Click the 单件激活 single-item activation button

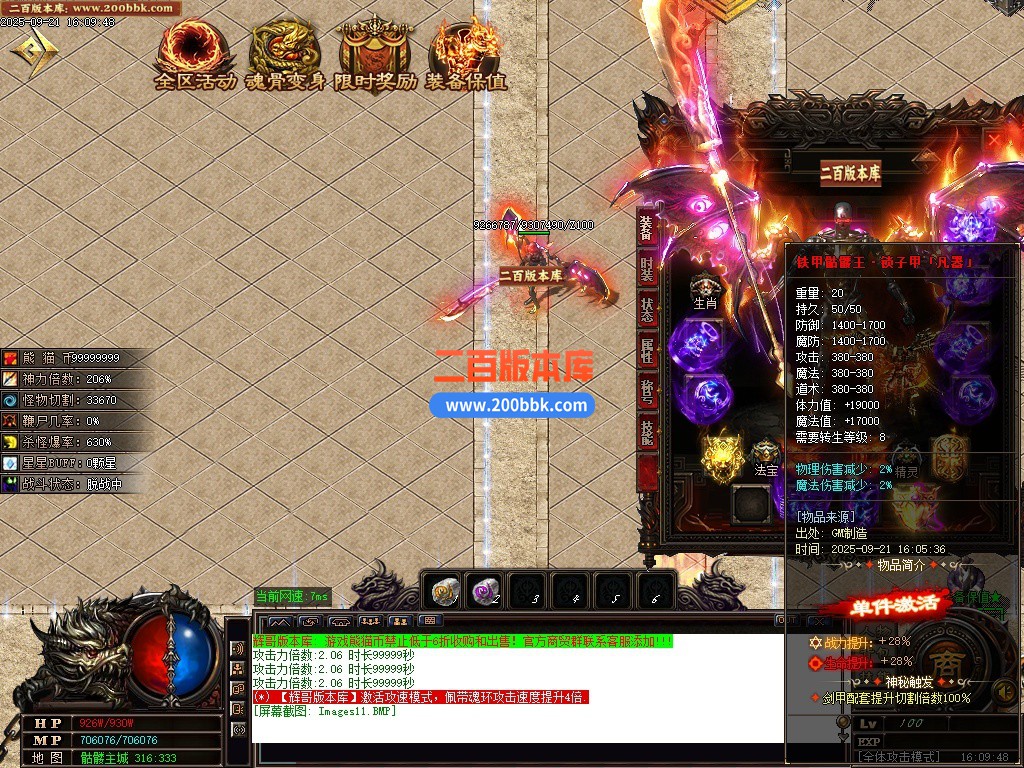pos(880,606)
